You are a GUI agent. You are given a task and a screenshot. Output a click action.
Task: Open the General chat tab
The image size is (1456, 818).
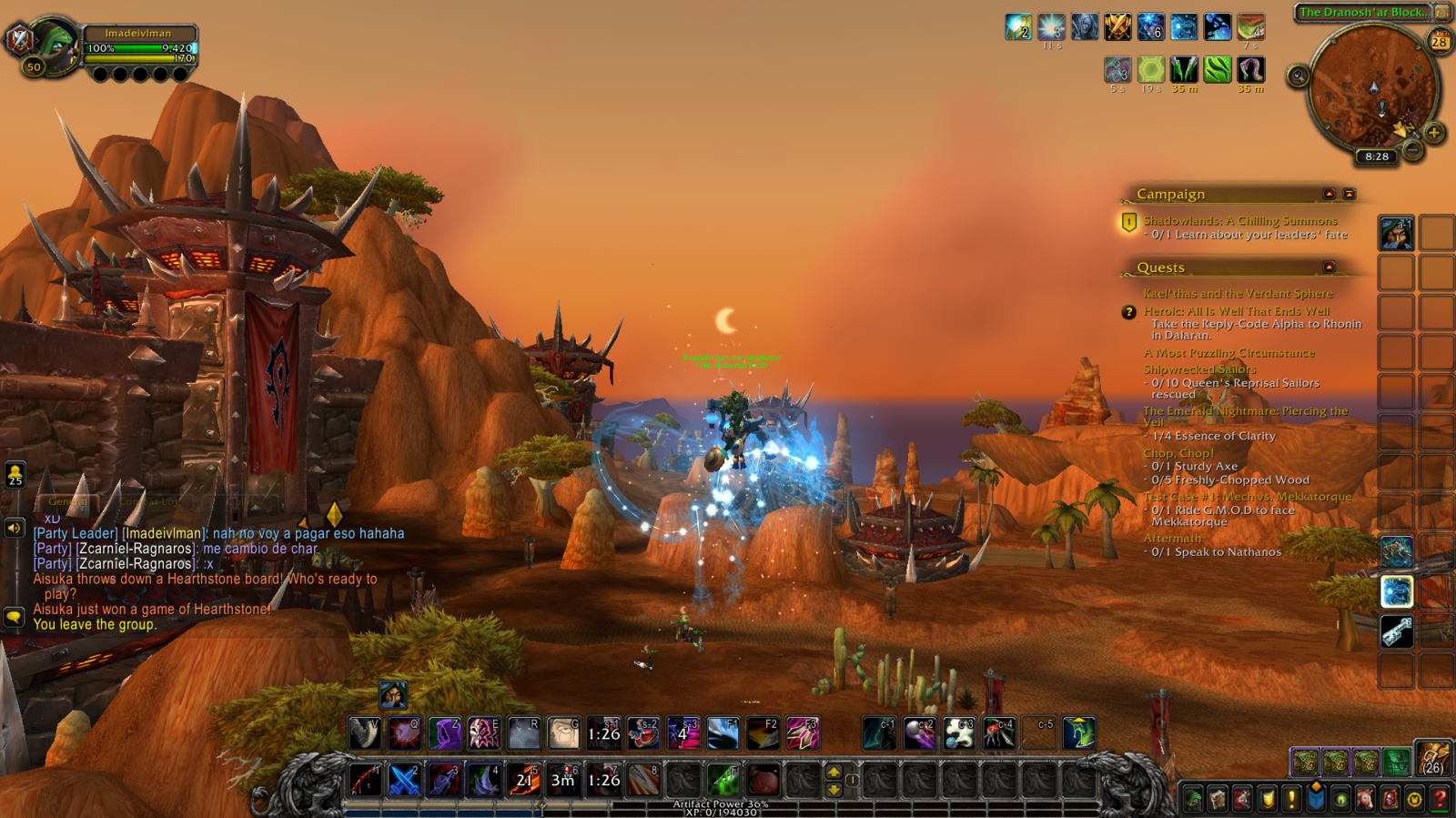point(67,501)
